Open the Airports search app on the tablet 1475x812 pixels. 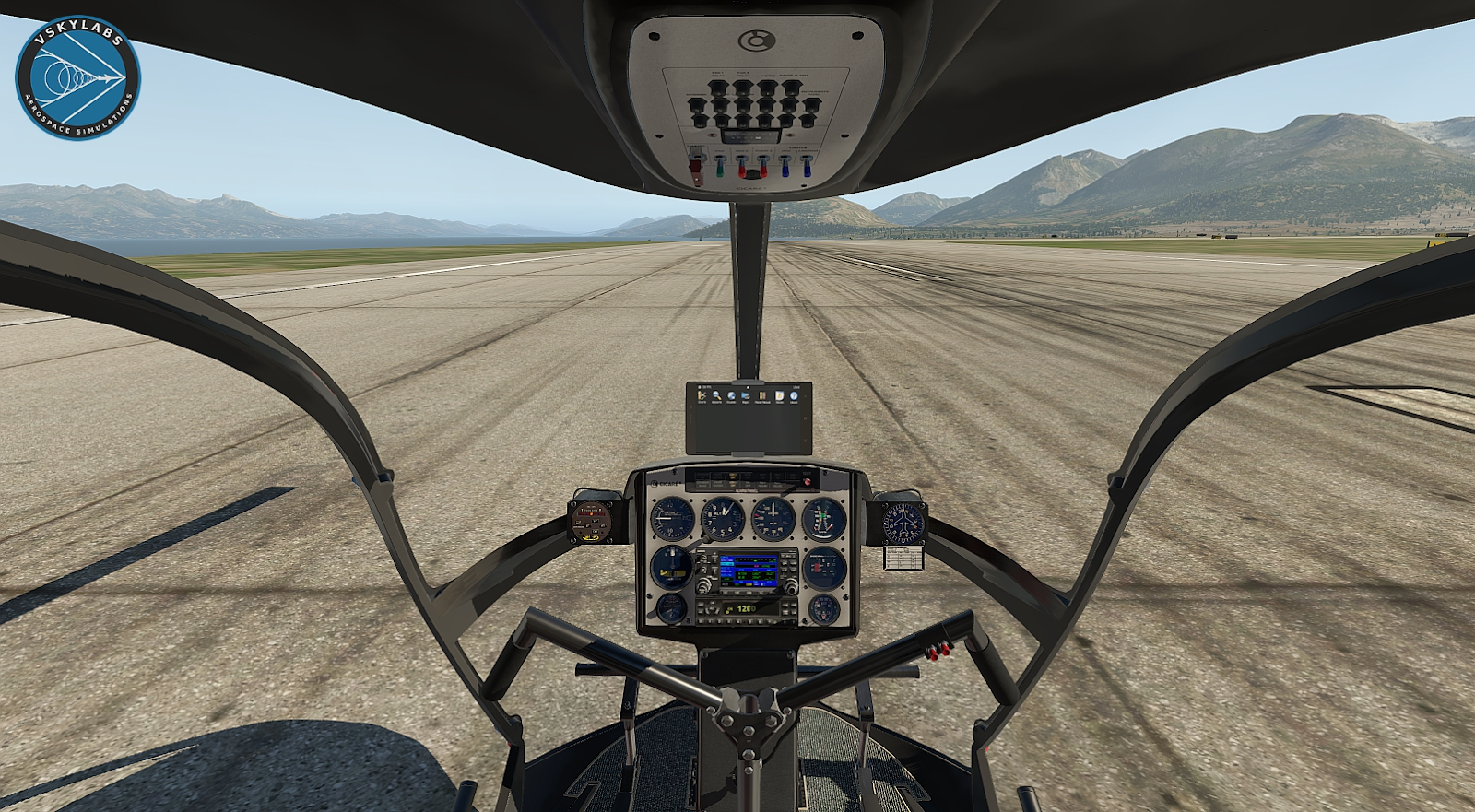coord(716,396)
